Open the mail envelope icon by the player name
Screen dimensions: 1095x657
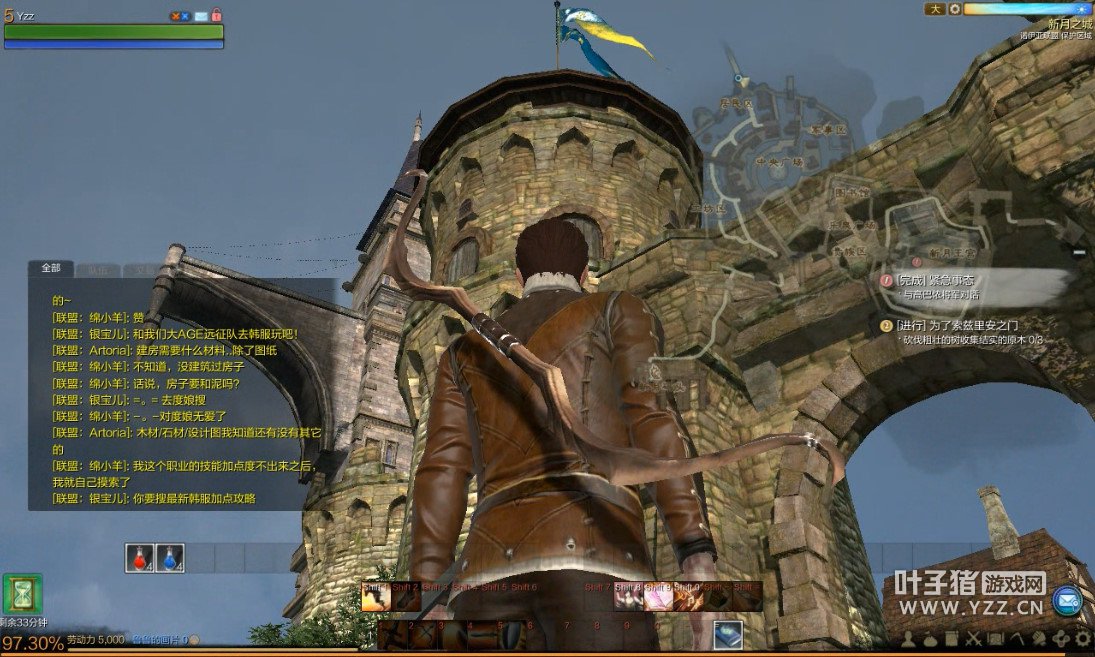[201, 16]
